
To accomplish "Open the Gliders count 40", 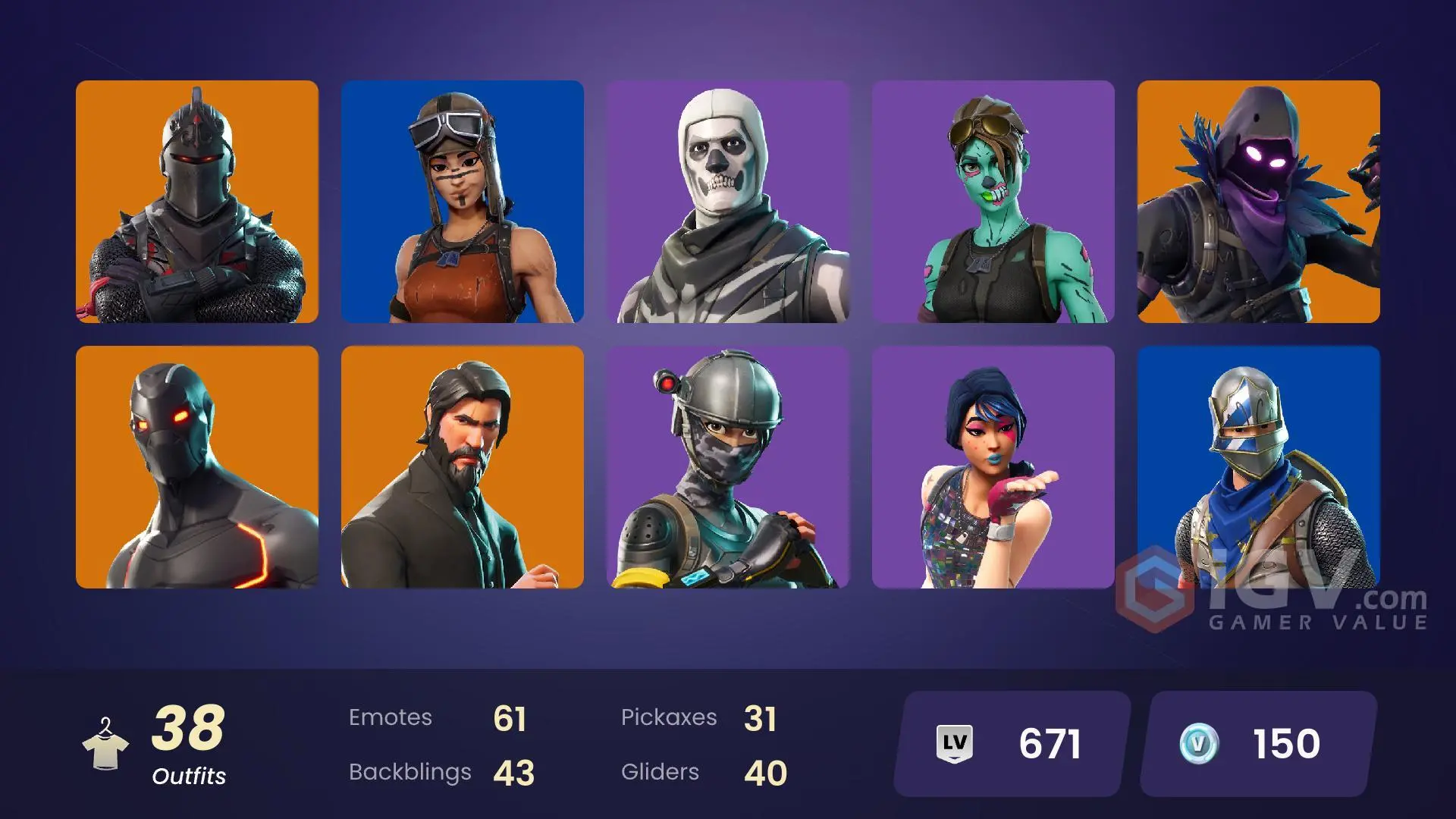I will tap(765, 772).
